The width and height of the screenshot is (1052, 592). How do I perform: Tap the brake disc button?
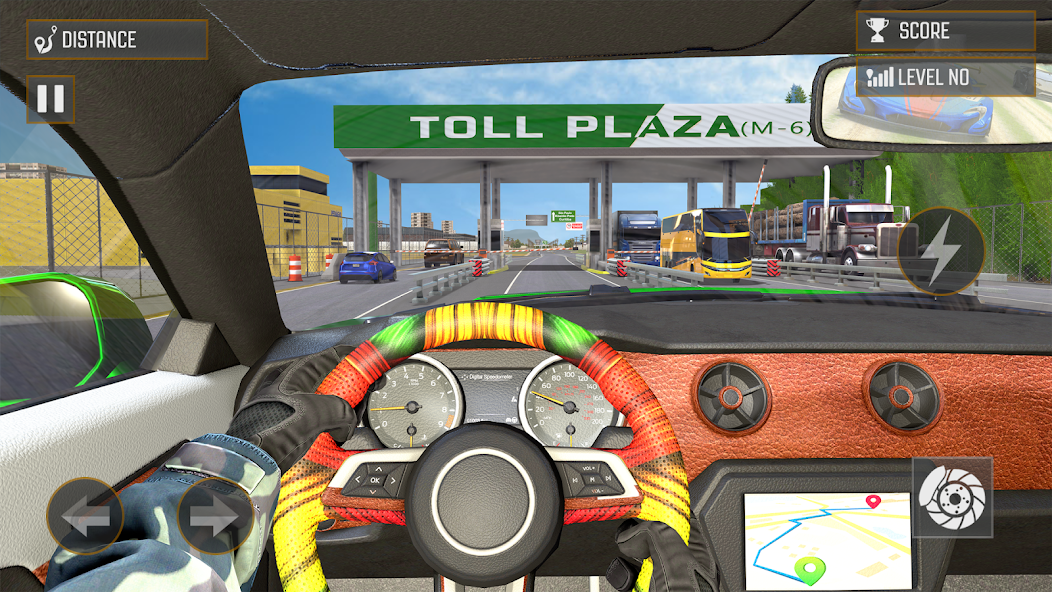click(x=951, y=497)
